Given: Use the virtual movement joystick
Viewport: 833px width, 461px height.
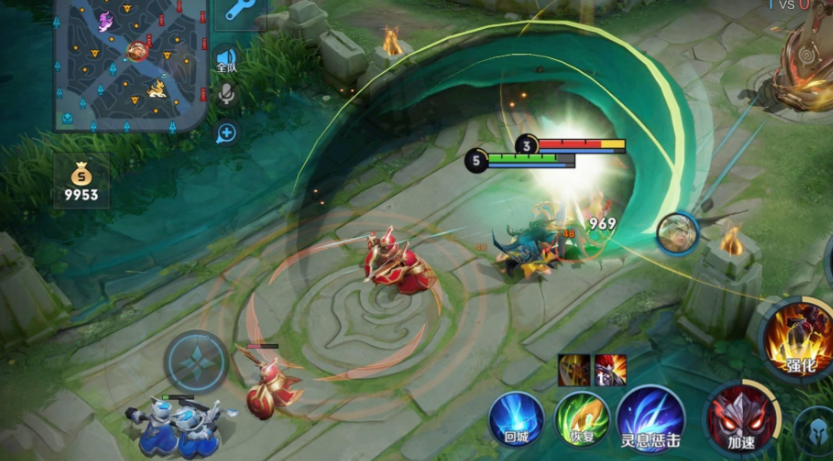Looking at the screenshot, I should (197, 361).
